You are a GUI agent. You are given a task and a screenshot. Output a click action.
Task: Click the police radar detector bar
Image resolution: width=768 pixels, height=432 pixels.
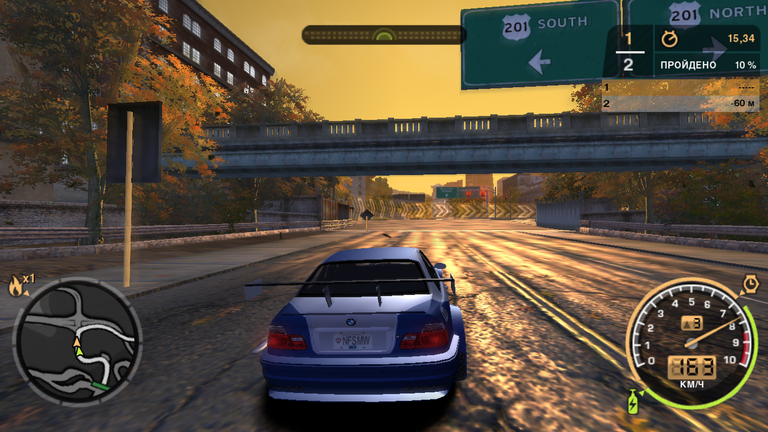coord(383,35)
